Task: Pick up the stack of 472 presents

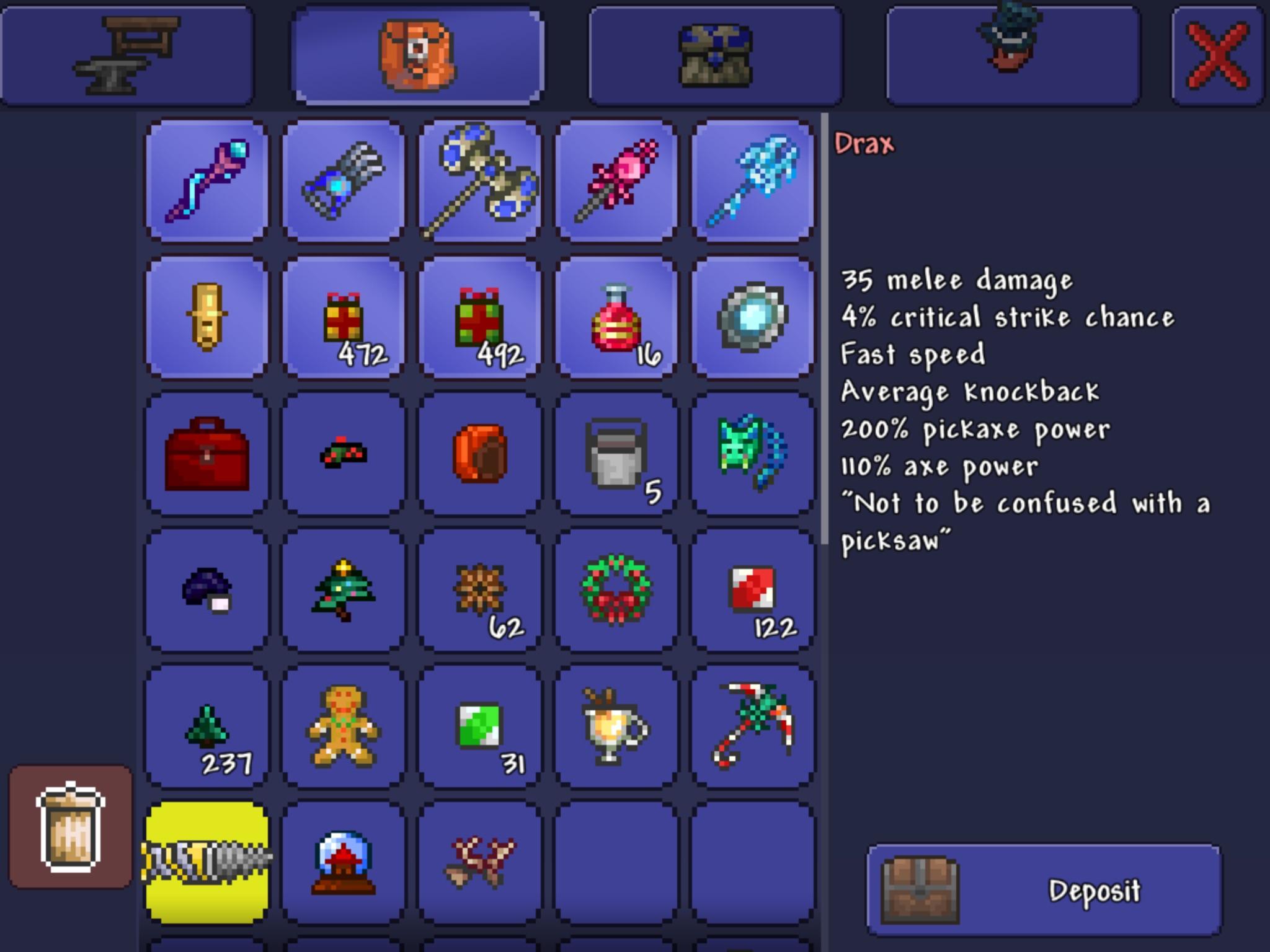Action: coord(343,316)
